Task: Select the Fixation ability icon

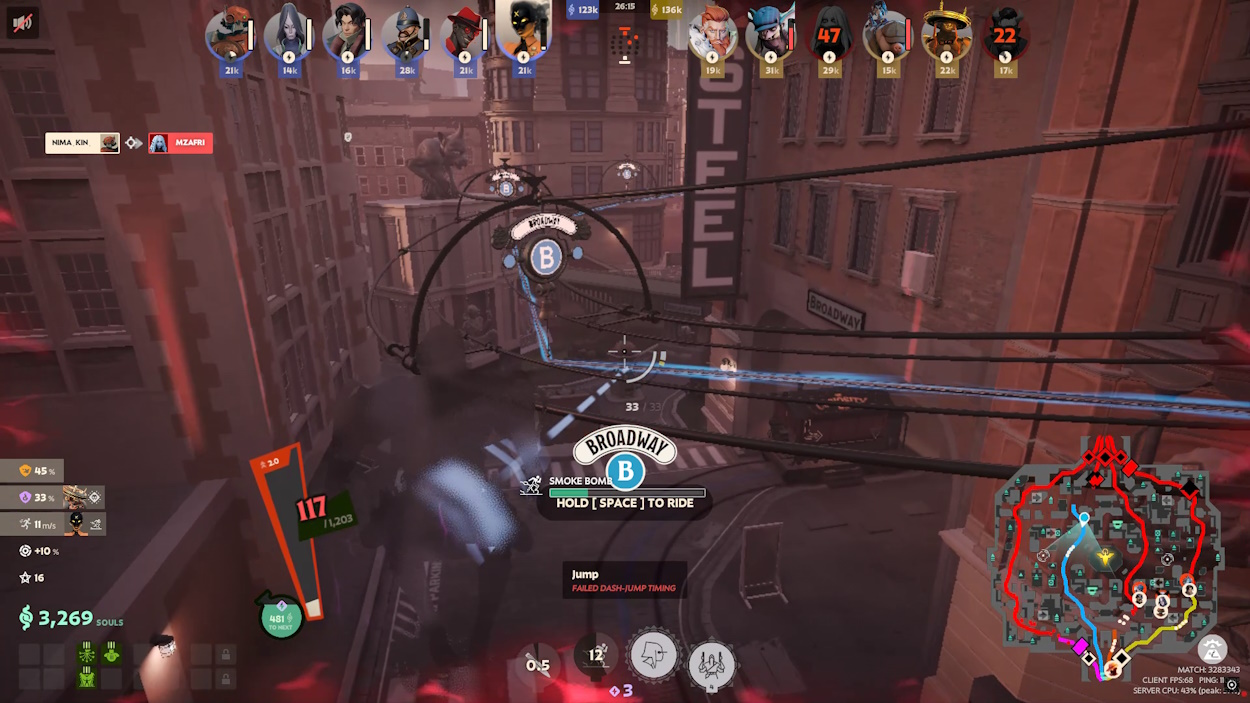Action: pos(654,656)
